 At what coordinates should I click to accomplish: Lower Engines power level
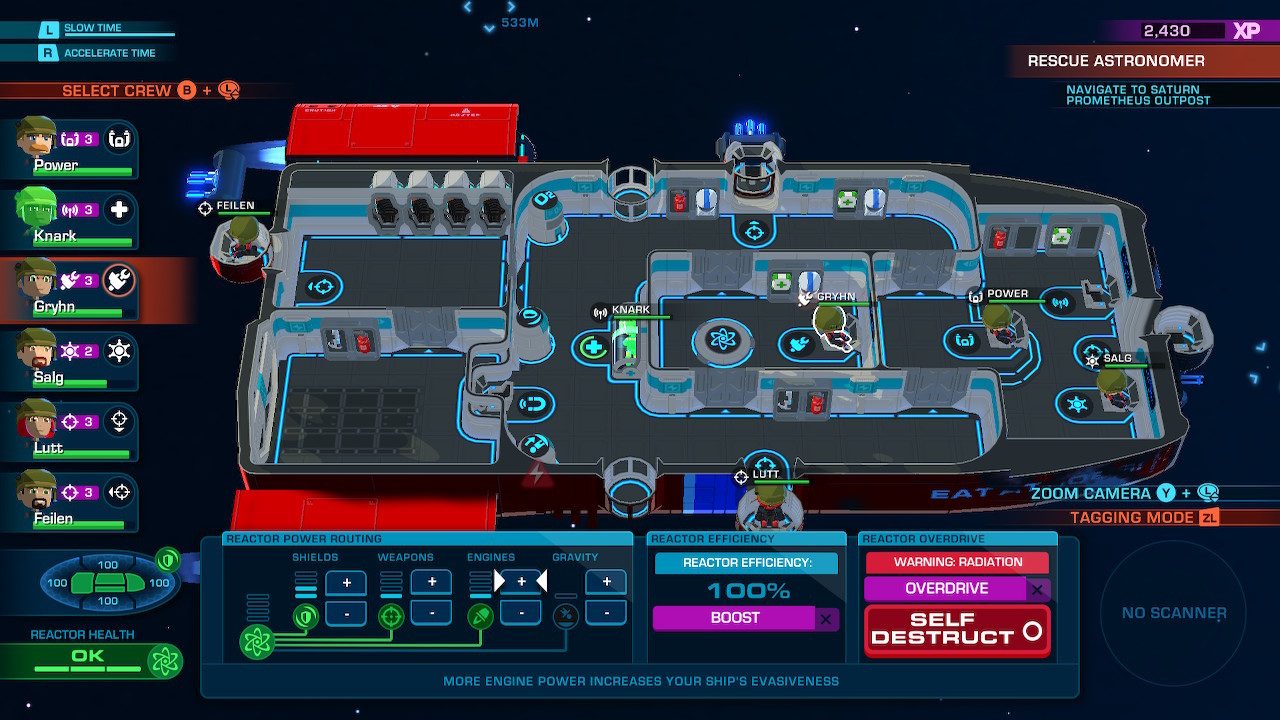pos(521,612)
